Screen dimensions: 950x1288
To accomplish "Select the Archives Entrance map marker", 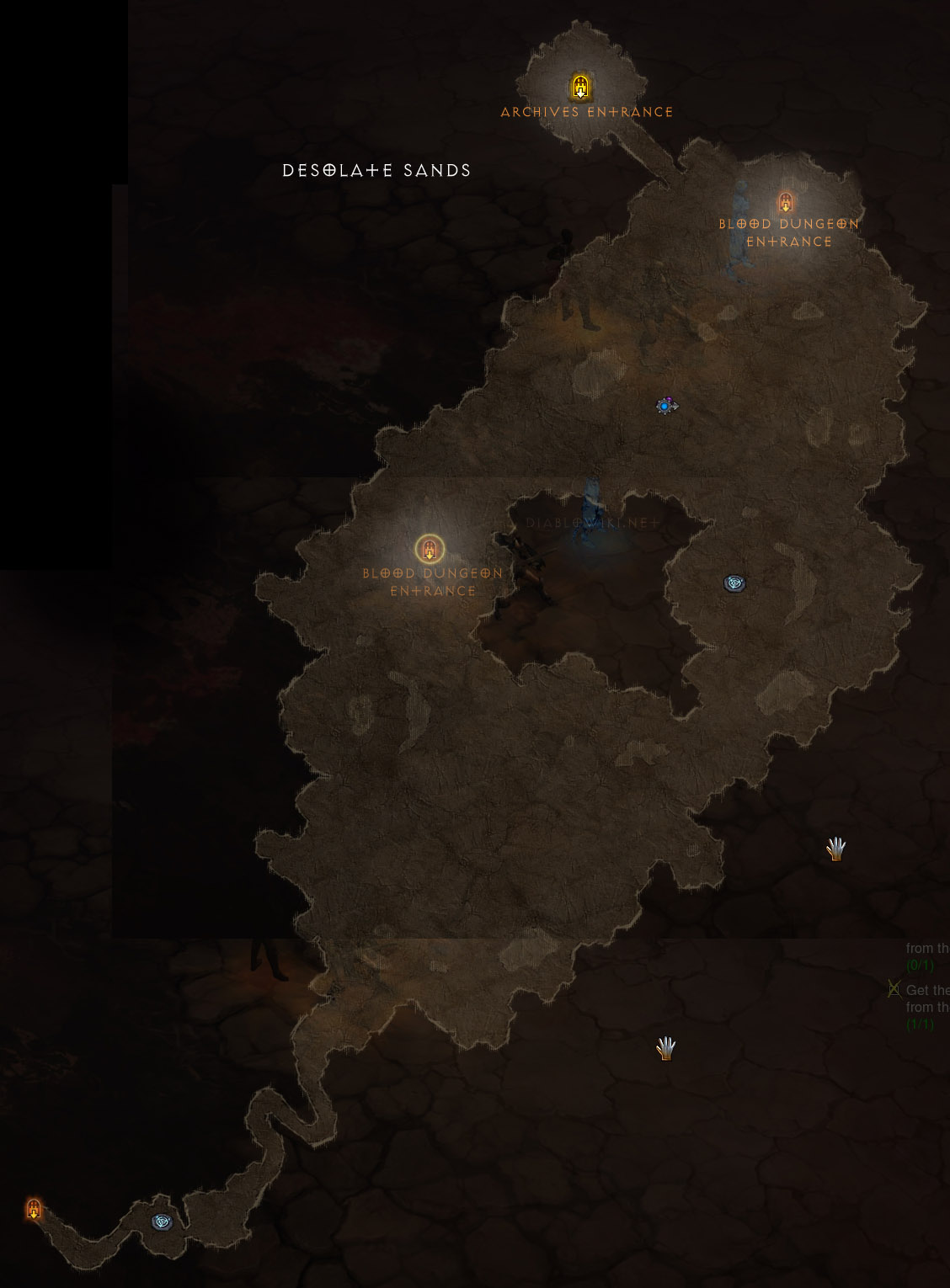I will tap(580, 87).
